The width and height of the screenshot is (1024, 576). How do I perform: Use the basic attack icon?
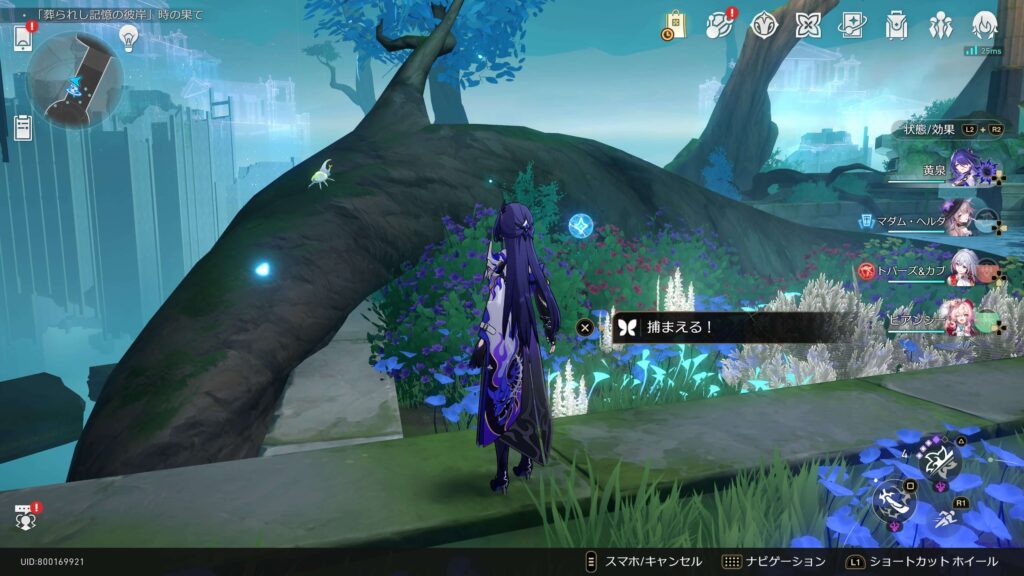(893, 500)
